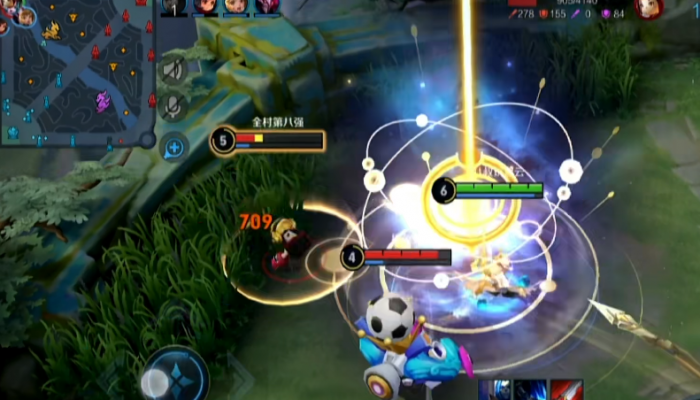
Task: Activate the blue glowing figure skill icon
Action: pos(496,389)
